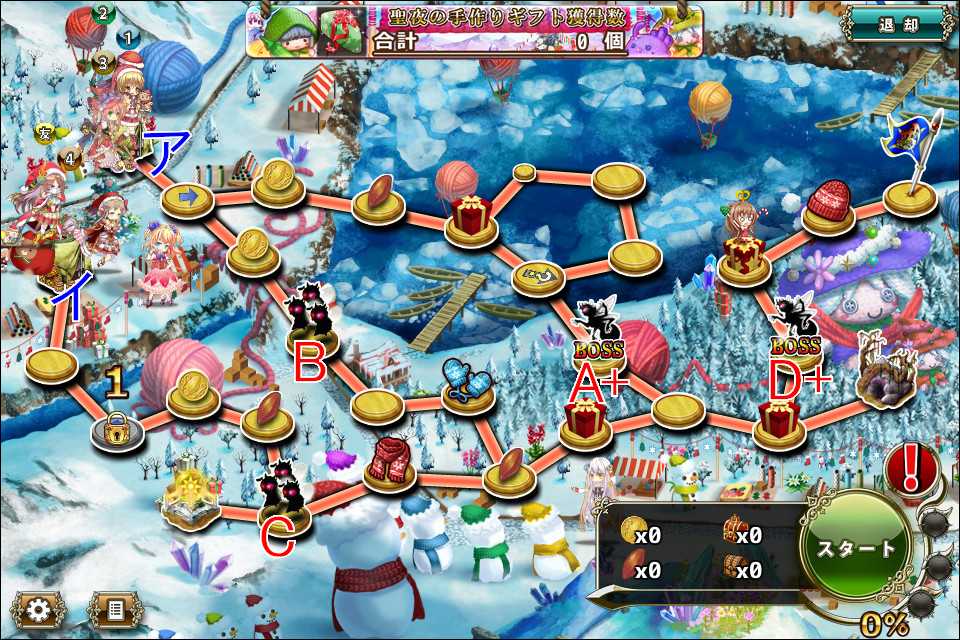Pick the glowing golden shrine node
Image resolution: width=960 pixels, height=640 pixels.
(x=191, y=497)
